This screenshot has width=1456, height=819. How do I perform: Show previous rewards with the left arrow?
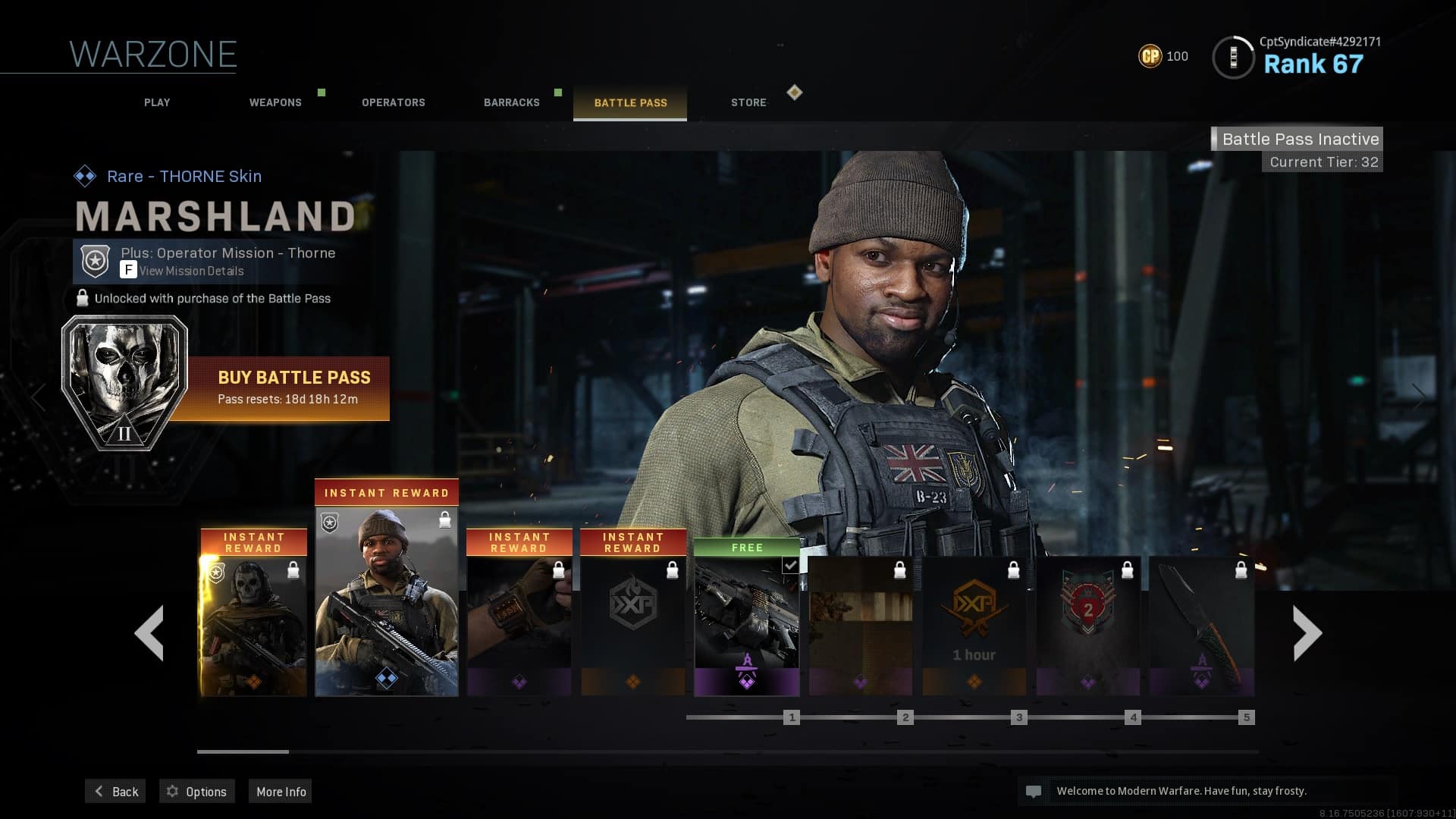pyautogui.click(x=149, y=633)
